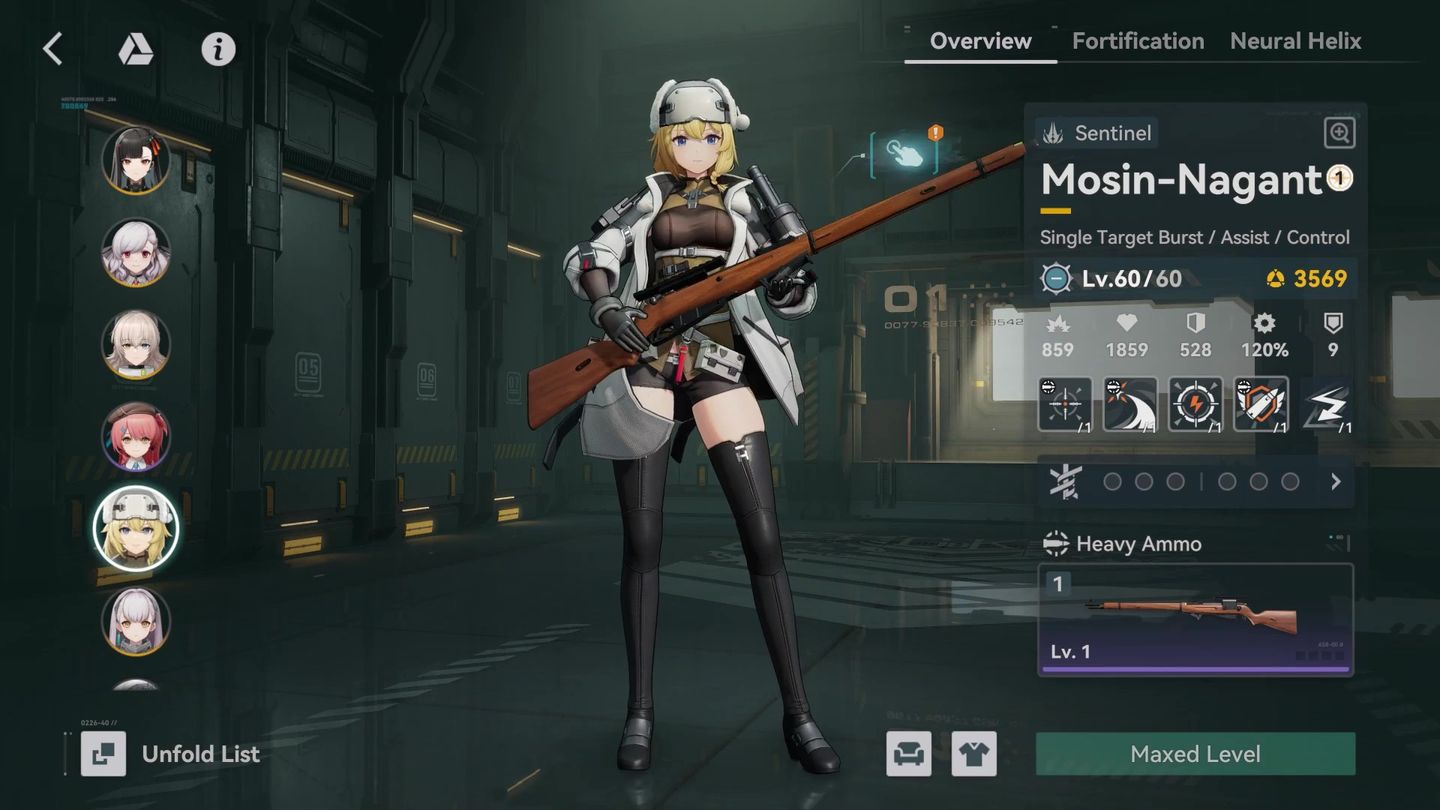The image size is (1440, 810).
Task: Open the outfit shirt customization icon
Action: pyautogui.click(x=975, y=755)
